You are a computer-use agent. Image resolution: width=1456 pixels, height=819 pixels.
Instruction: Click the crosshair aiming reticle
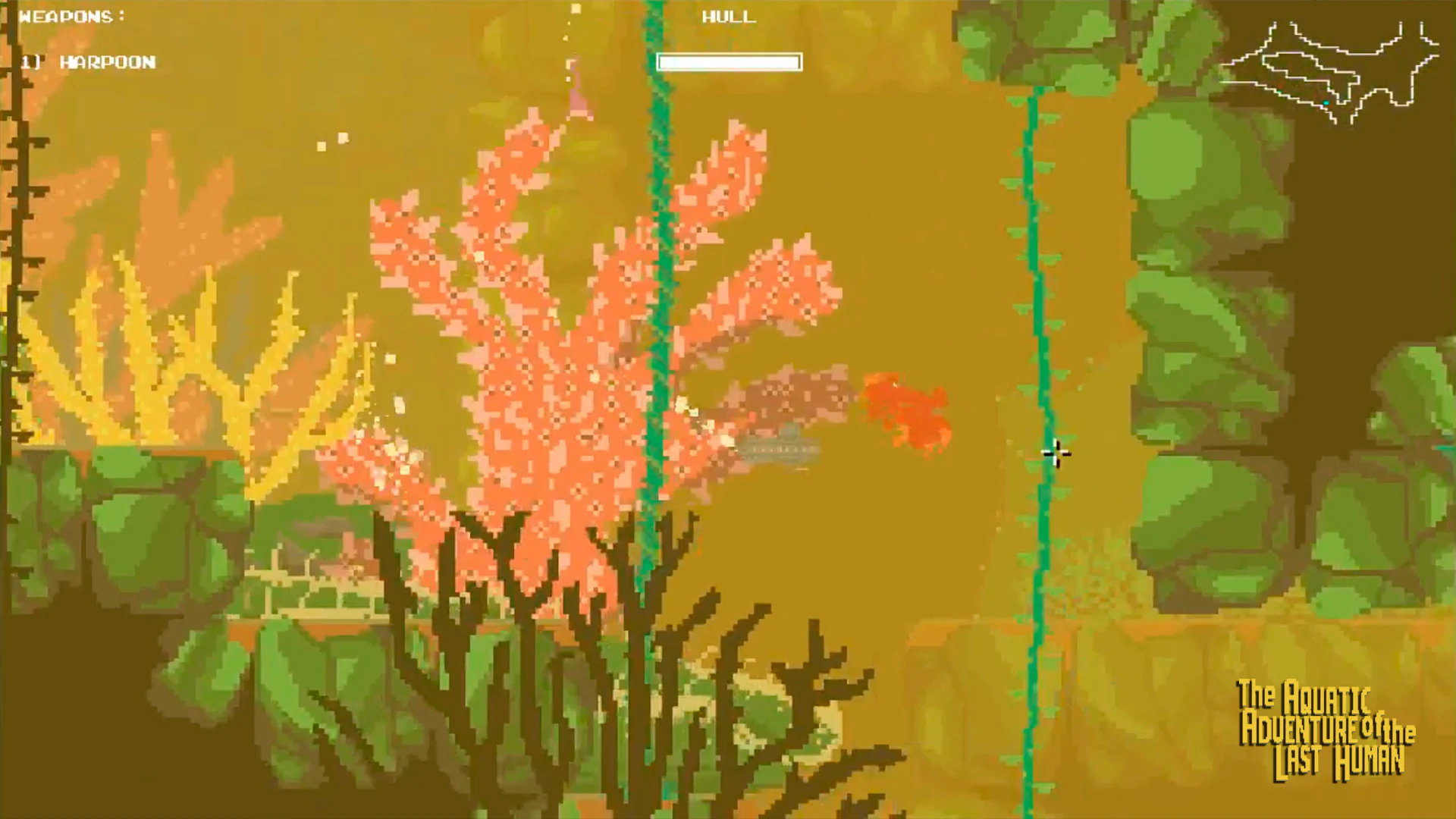(1056, 453)
